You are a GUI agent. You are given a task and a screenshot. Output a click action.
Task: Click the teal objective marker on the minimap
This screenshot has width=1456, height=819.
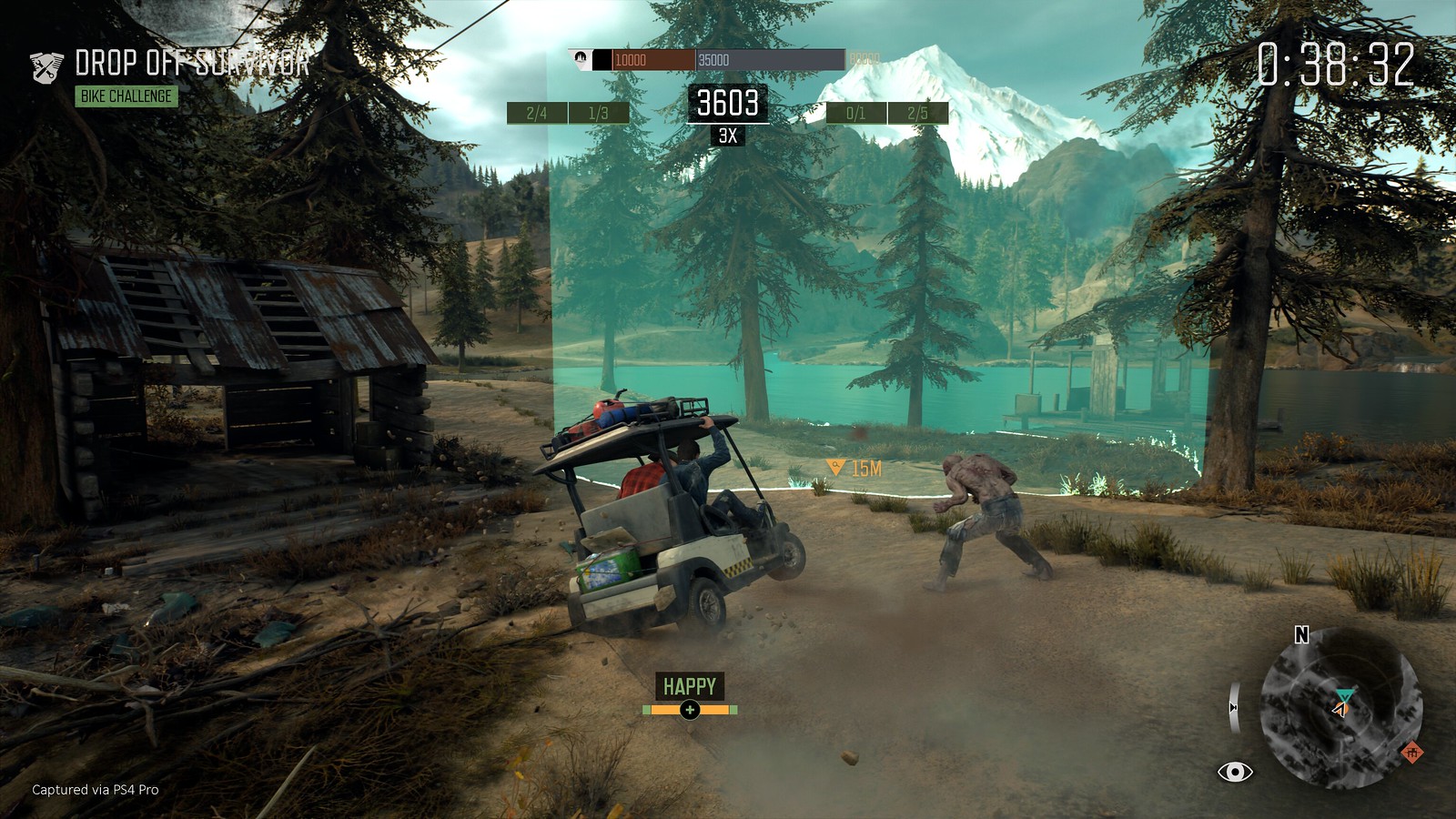[1346, 692]
